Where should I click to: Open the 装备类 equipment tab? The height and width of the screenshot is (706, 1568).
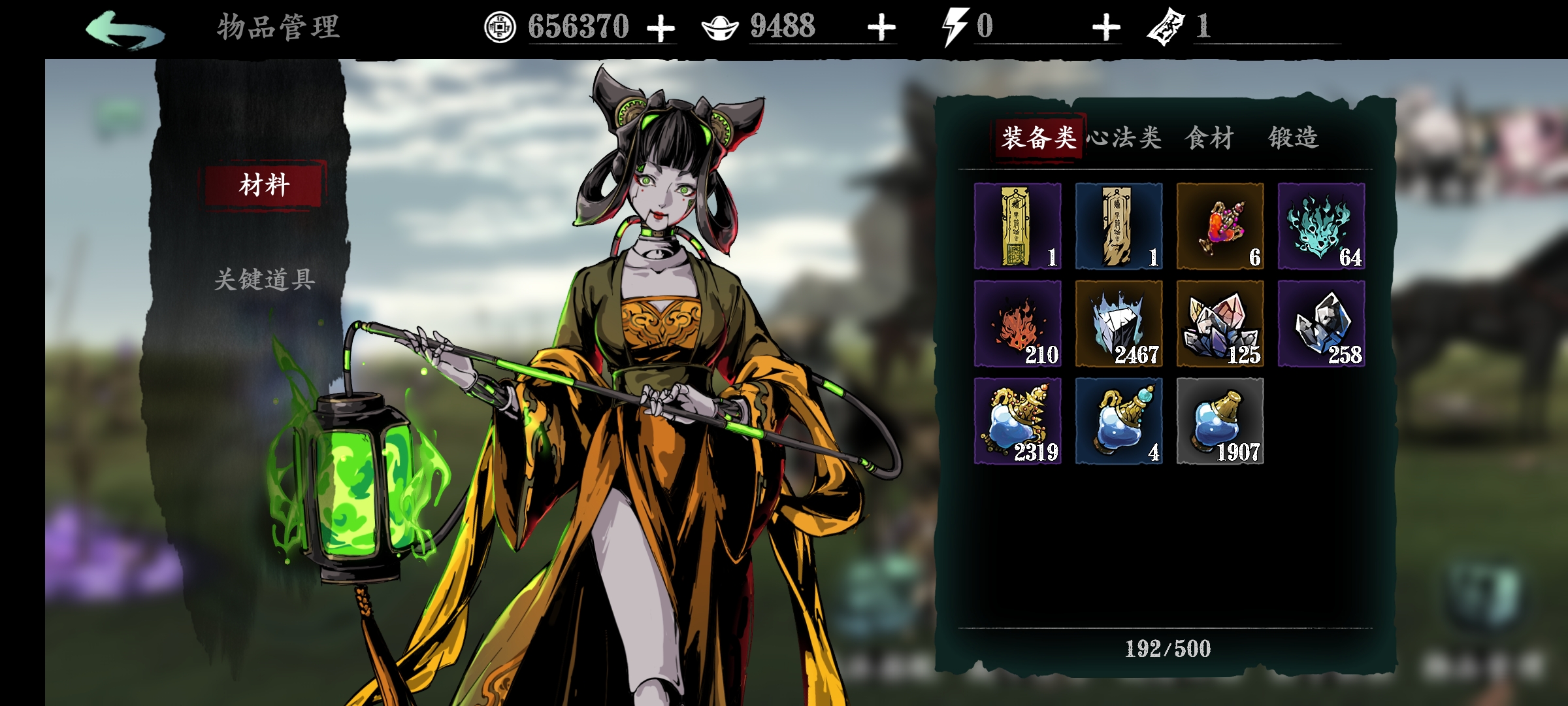click(x=1038, y=138)
